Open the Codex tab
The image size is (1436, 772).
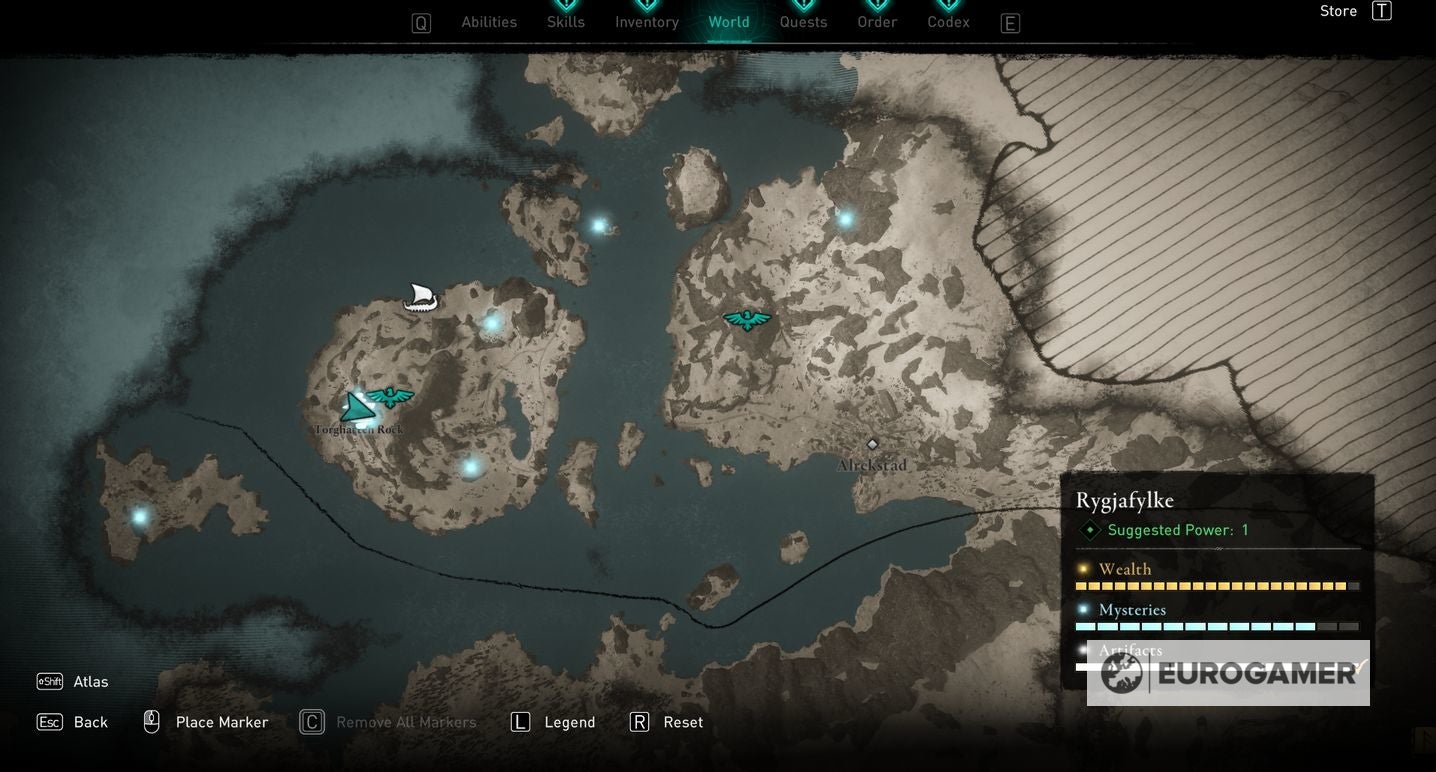pyautogui.click(x=948, y=22)
